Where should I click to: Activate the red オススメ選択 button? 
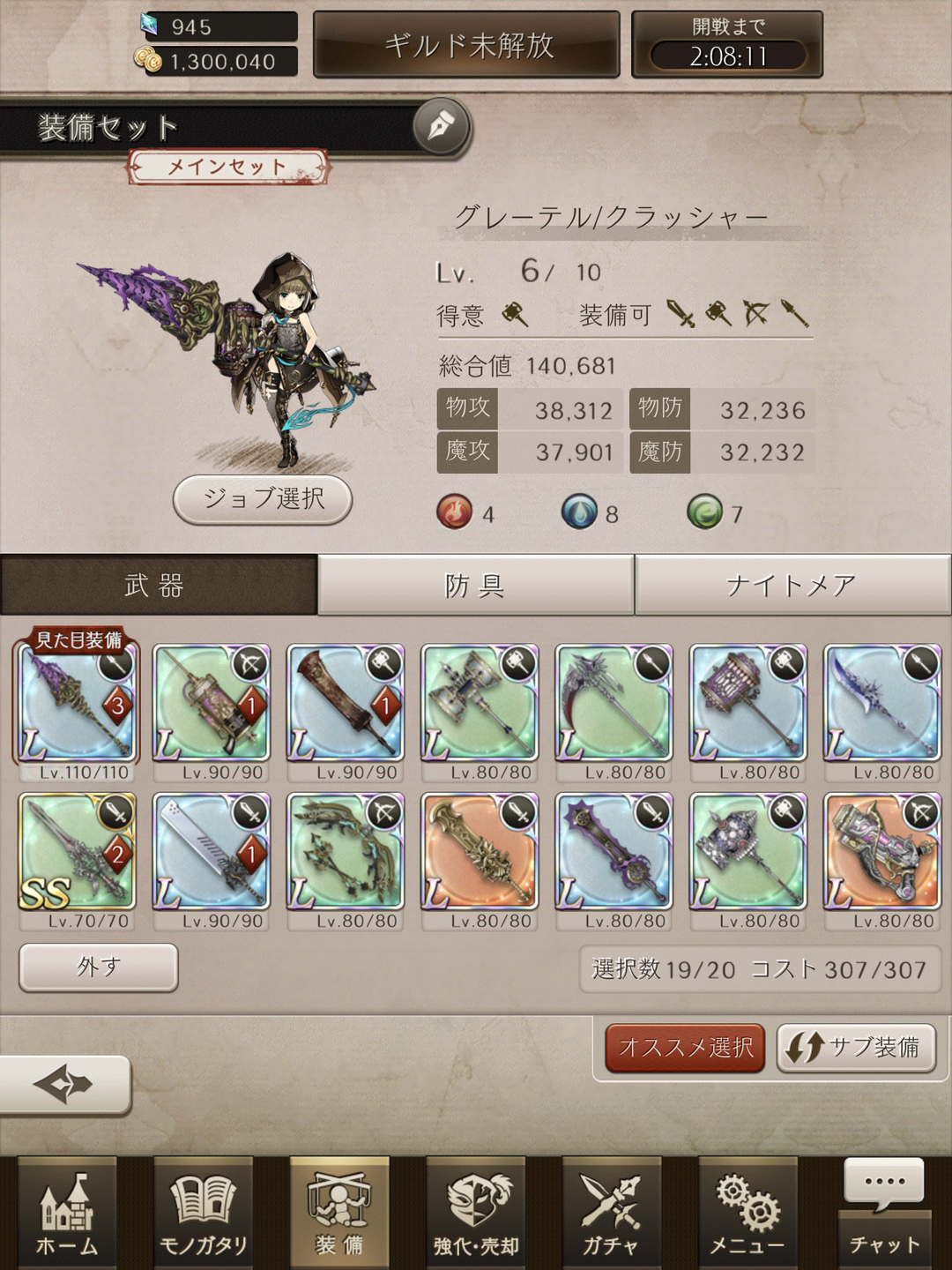click(685, 1048)
